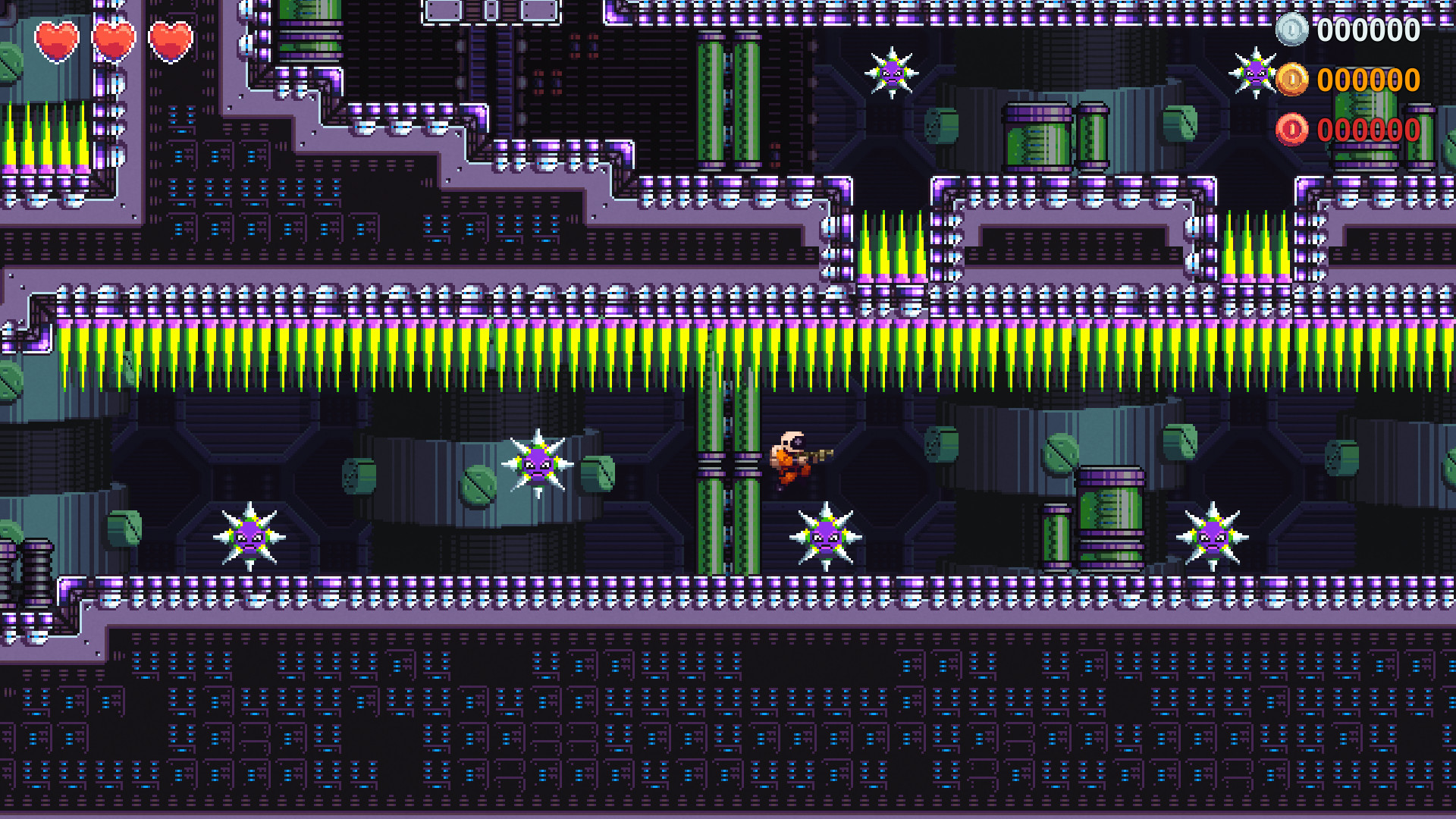The width and height of the screenshot is (1456, 819).
Task: Click the spiky enemy at the top center
Action: [891, 71]
